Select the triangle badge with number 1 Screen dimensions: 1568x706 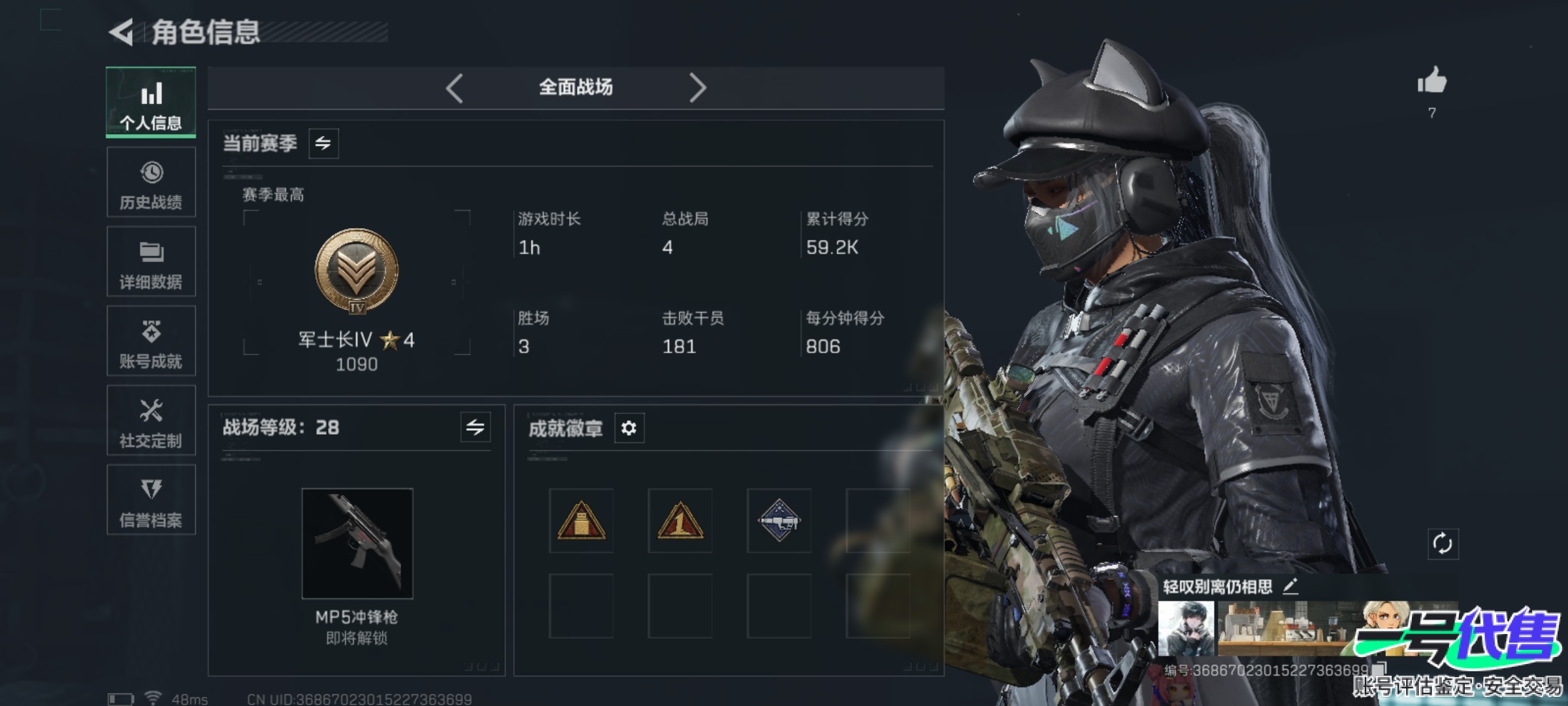(x=680, y=521)
